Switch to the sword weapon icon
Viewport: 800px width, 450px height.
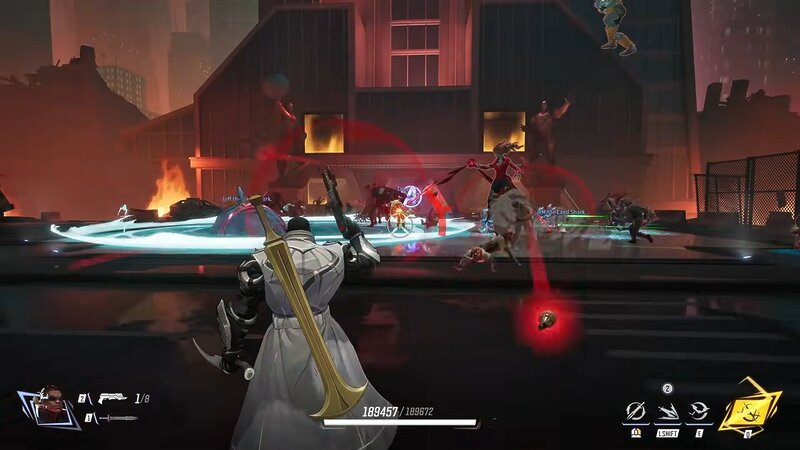[118, 418]
